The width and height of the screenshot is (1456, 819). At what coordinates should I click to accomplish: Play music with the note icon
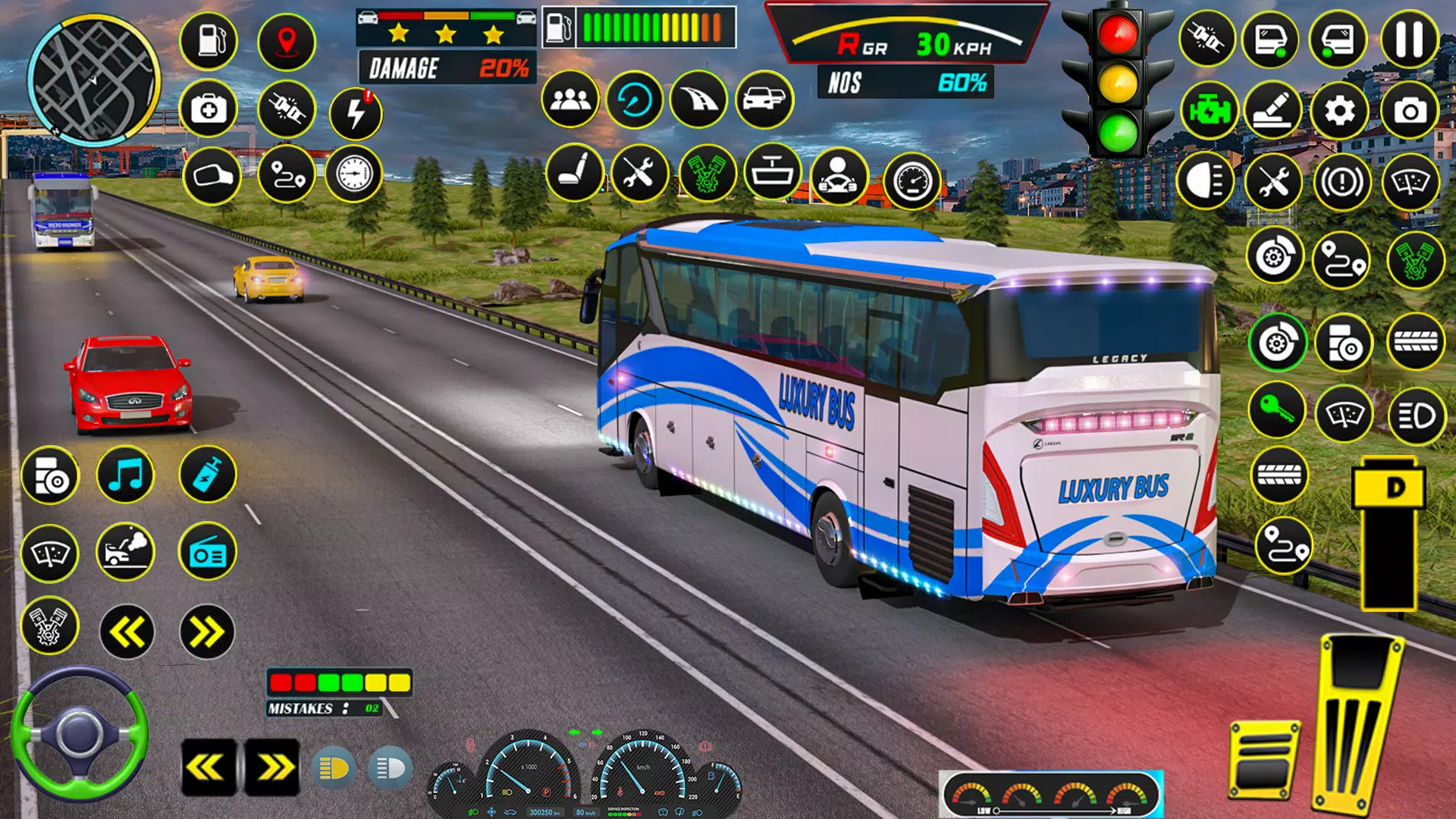pyautogui.click(x=126, y=475)
